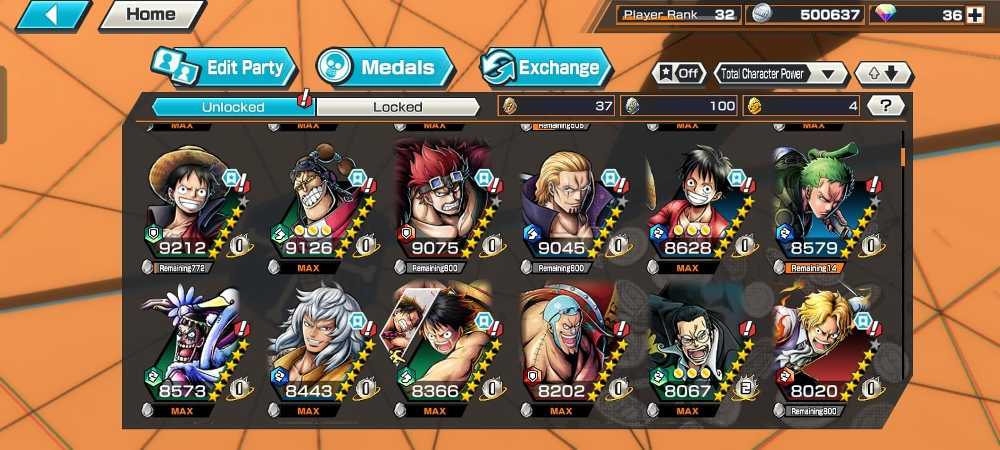Return to the Home screen
Viewport: 1000px width, 450px height.
(x=151, y=15)
